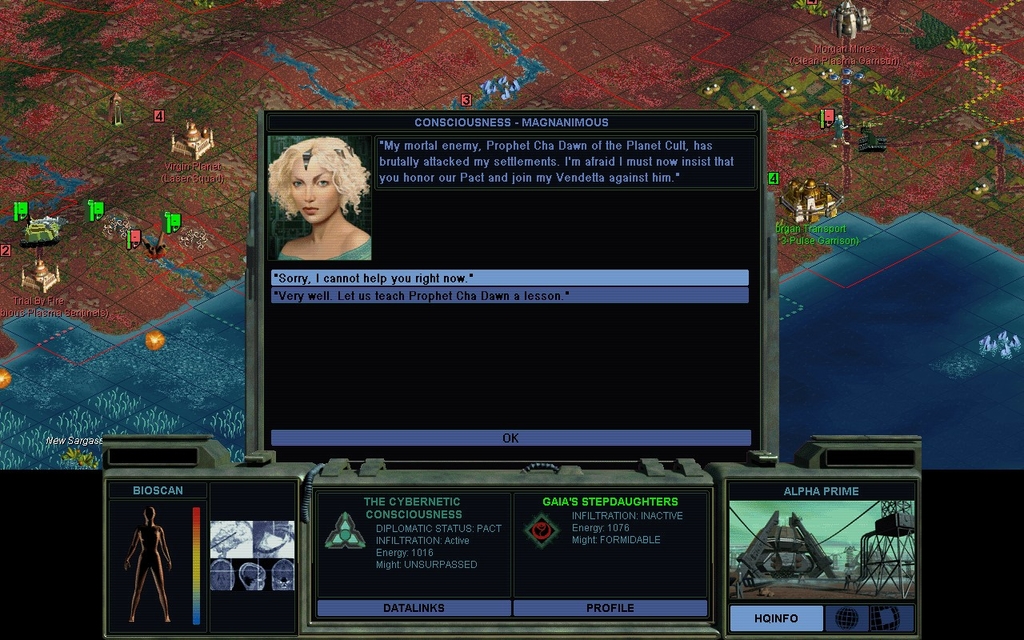Viewport: 1024px width, 640px height.
Task: Click the gridded D-shaped icon
Action: [x=884, y=618]
